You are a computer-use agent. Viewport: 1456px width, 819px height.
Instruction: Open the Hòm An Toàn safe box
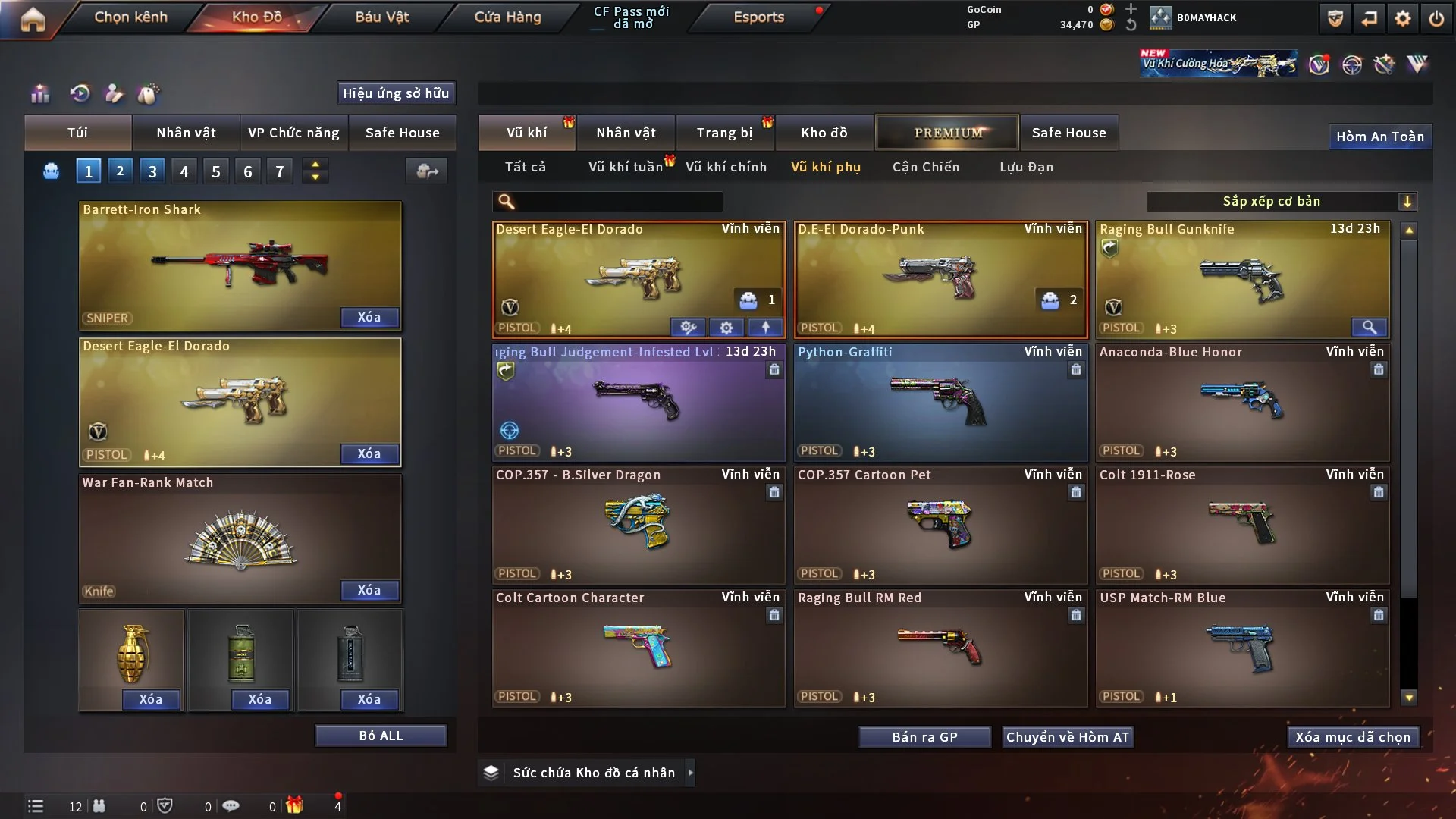pyautogui.click(x=1379, y=136)
